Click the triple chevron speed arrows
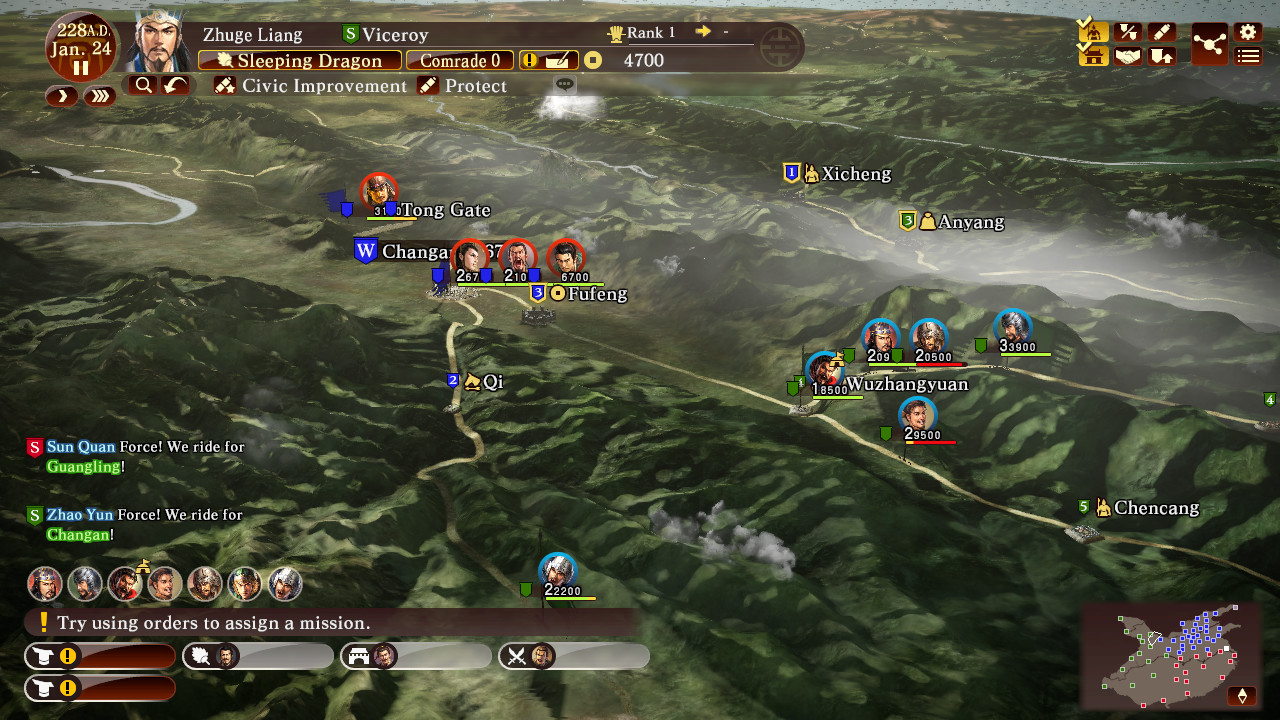The image size is (1280, 720). click(100, 97)
